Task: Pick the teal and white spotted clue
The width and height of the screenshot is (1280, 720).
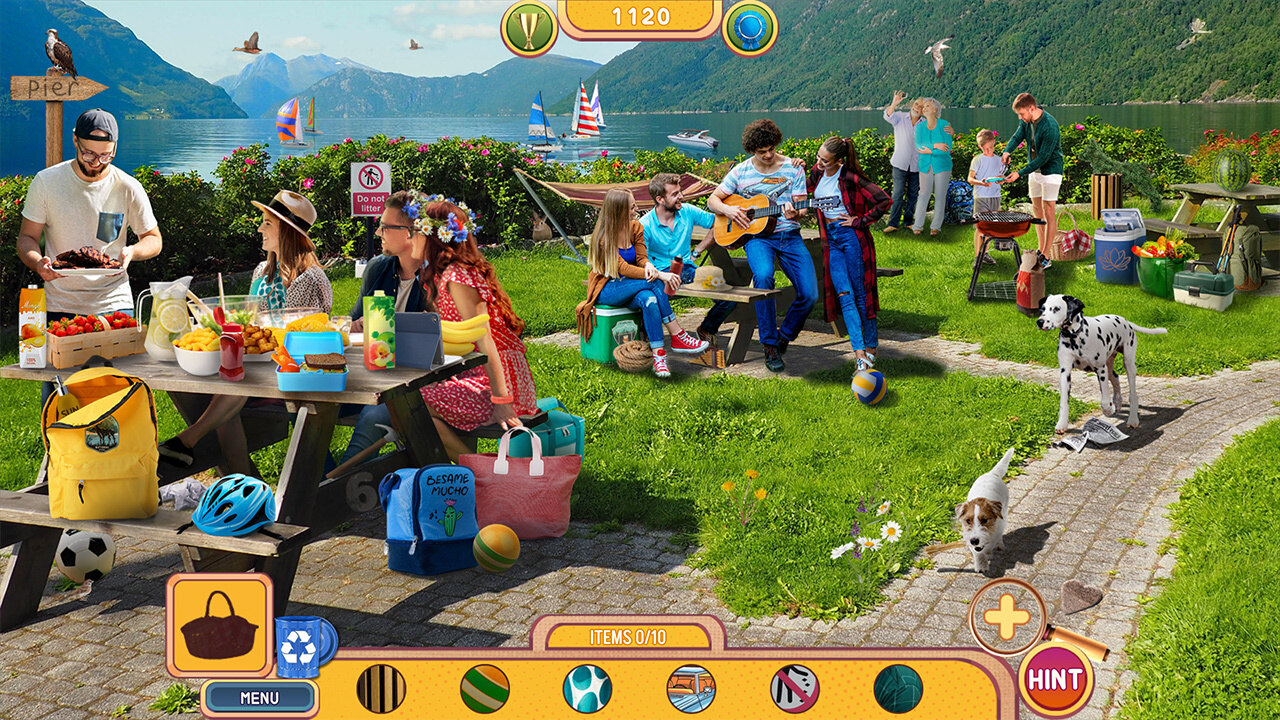Action: coord(588,688)
